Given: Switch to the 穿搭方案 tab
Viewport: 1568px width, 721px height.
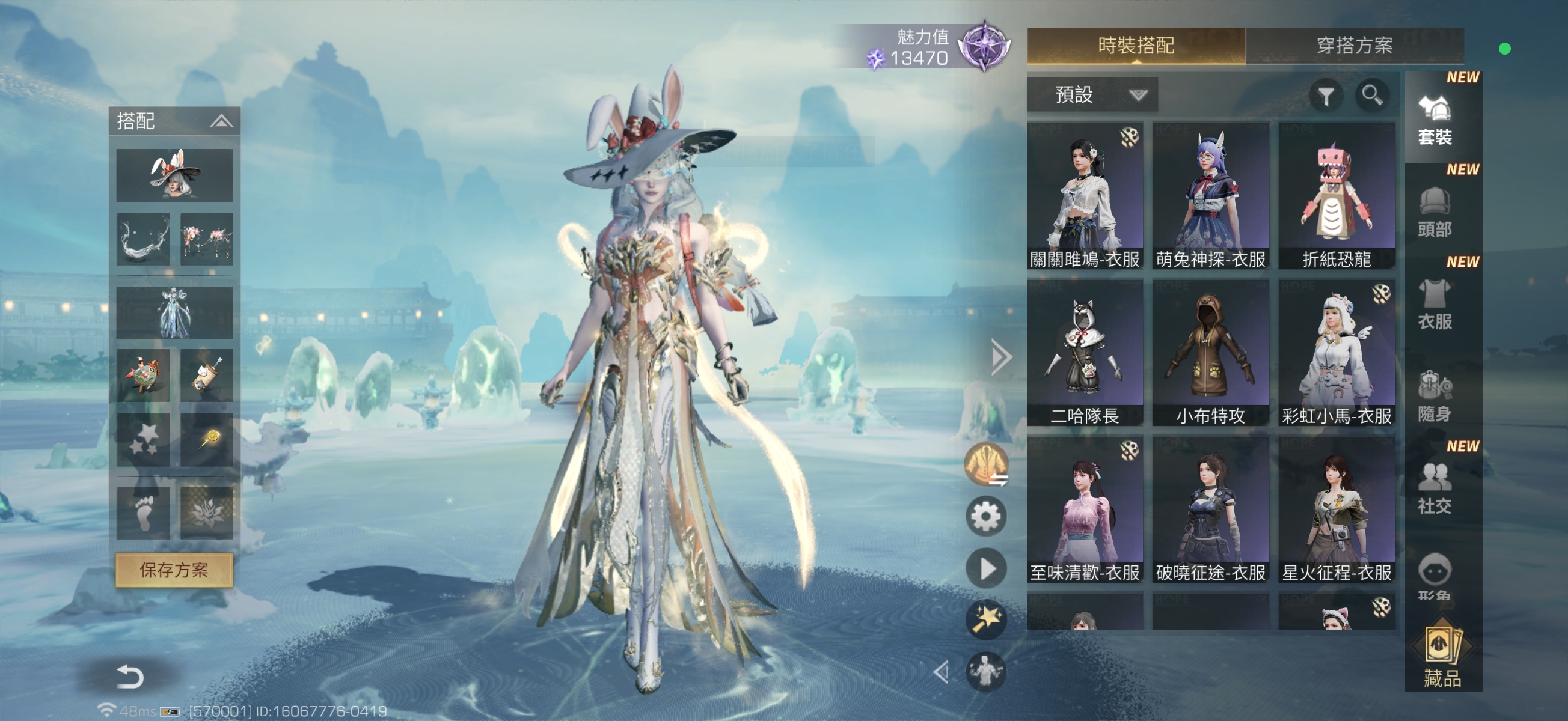Looking at the screenshot, I should 1354,46.
